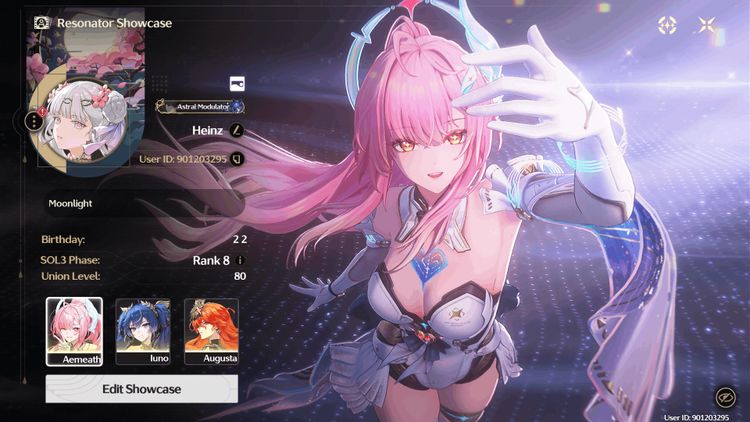This screenshot has height=422, width=750.
Task: Edit the Moonlight signature field
Action: 140,203
